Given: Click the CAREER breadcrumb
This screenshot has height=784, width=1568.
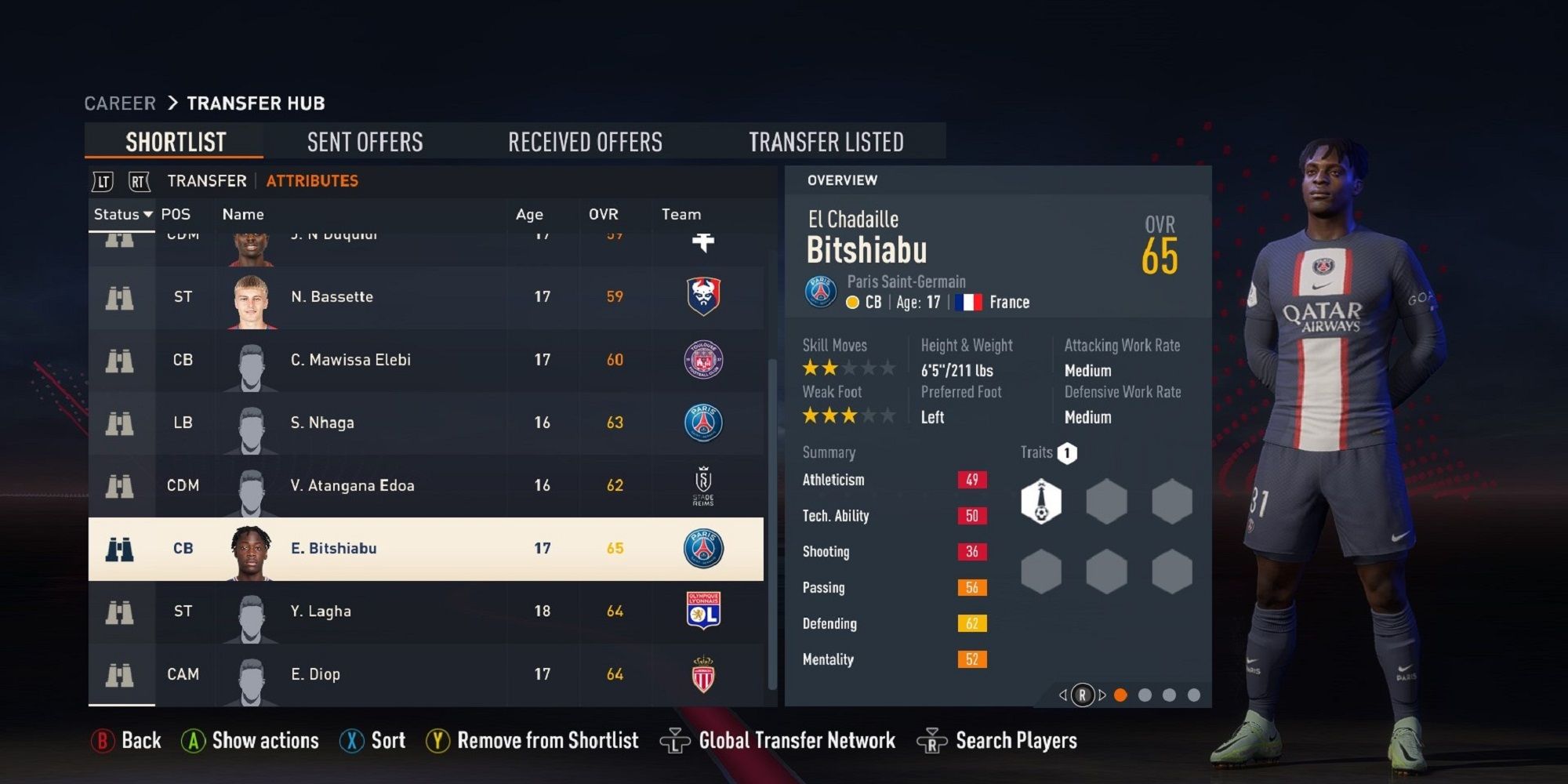Looking at the screenshot, I should 120,103.
